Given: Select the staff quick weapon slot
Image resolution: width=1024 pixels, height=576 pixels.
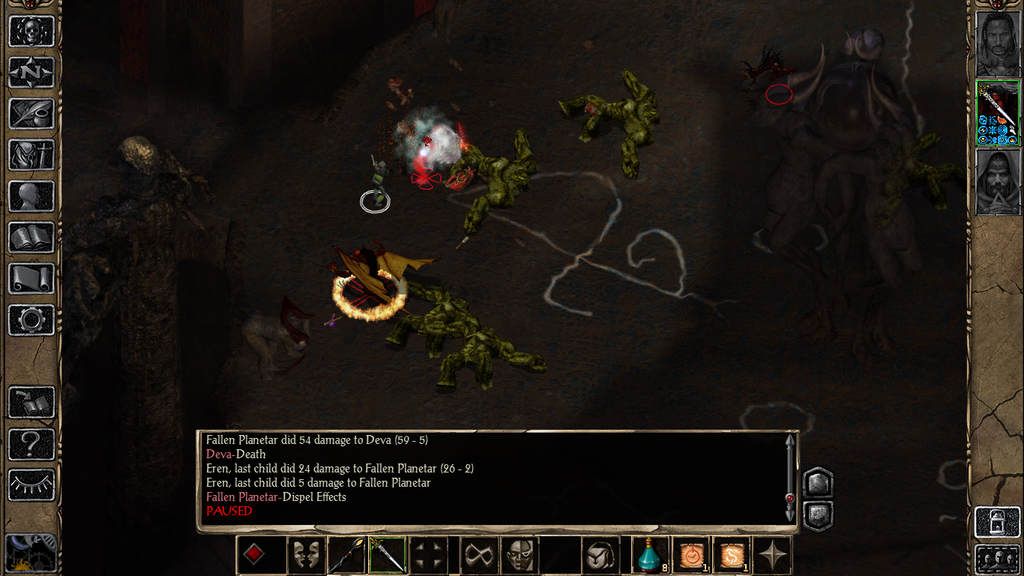Looking at the screenshot, I should point(346,555).
